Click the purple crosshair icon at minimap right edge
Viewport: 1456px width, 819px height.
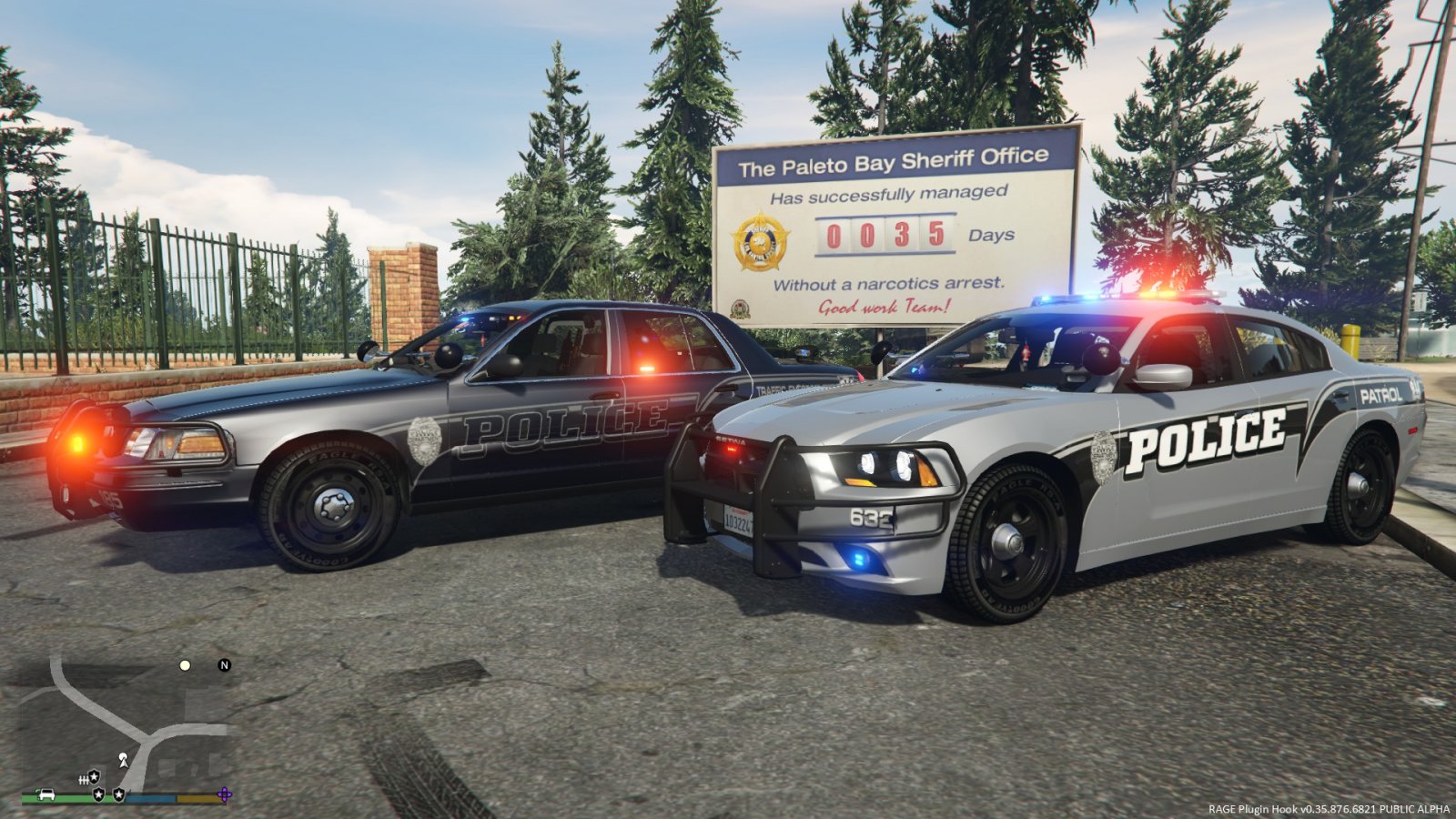click(223, 794)
